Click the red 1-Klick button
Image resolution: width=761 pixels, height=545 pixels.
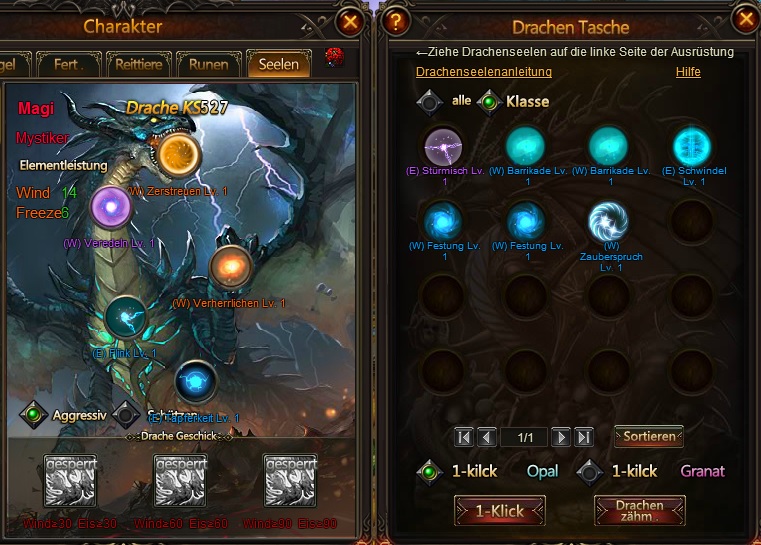(500, 511)
